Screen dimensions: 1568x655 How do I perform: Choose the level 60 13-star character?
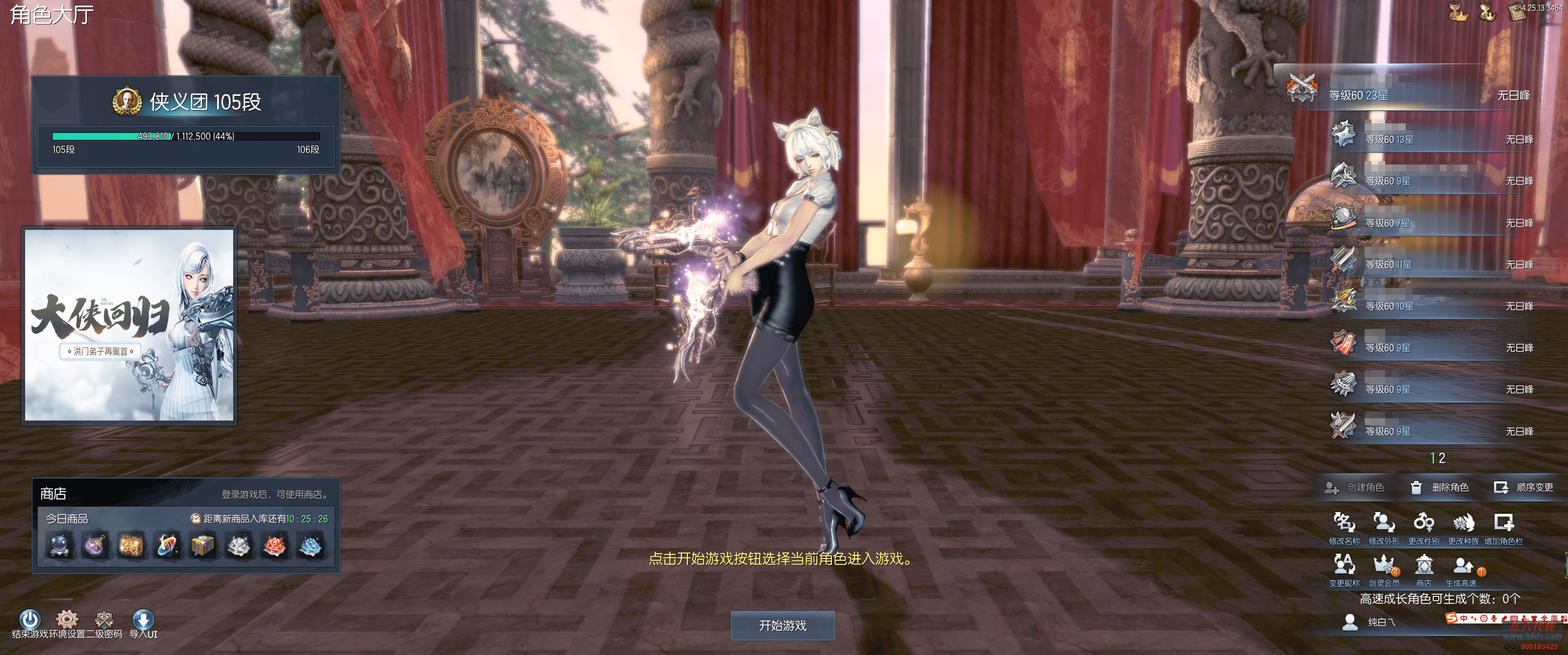[1430, 139]
